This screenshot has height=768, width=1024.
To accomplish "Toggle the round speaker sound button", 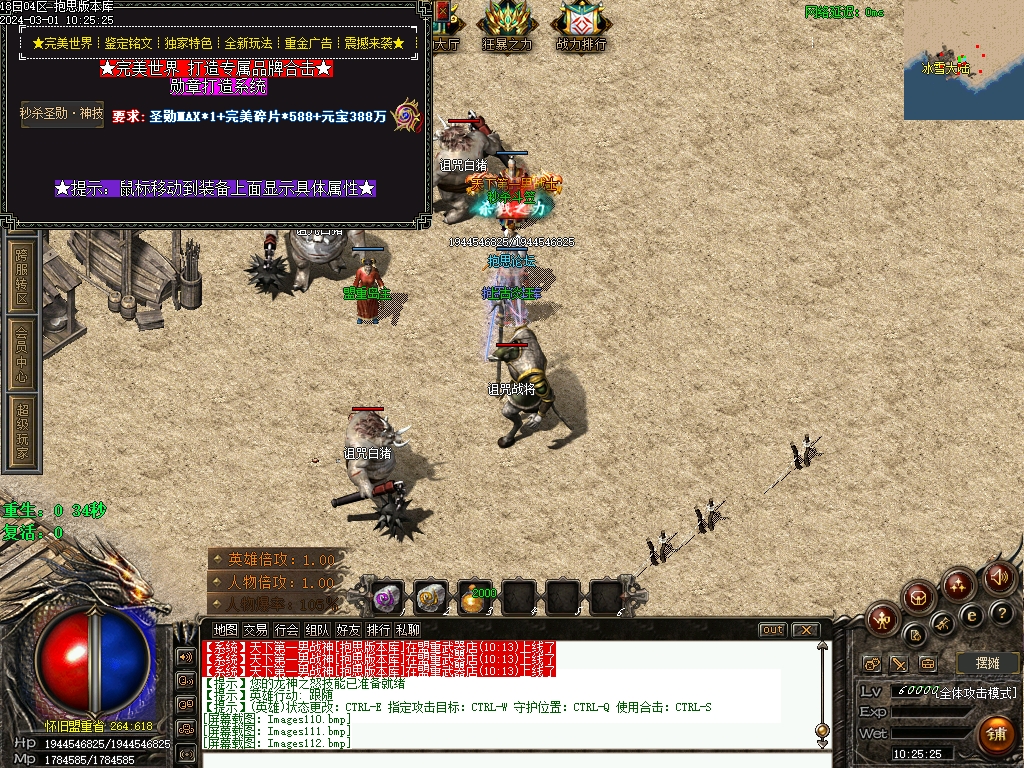I will pos(998,578).
